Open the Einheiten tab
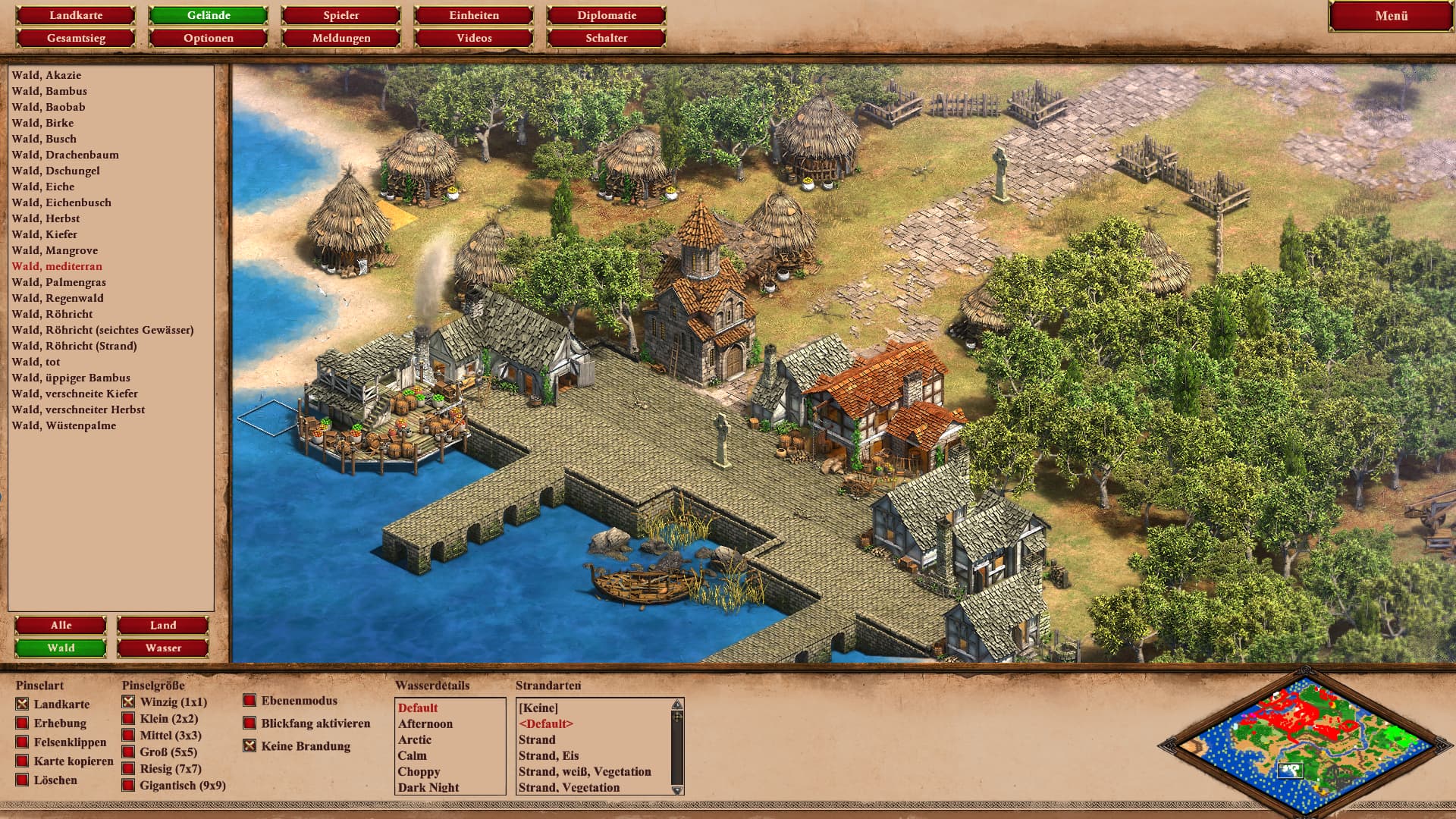 point(474,15)
